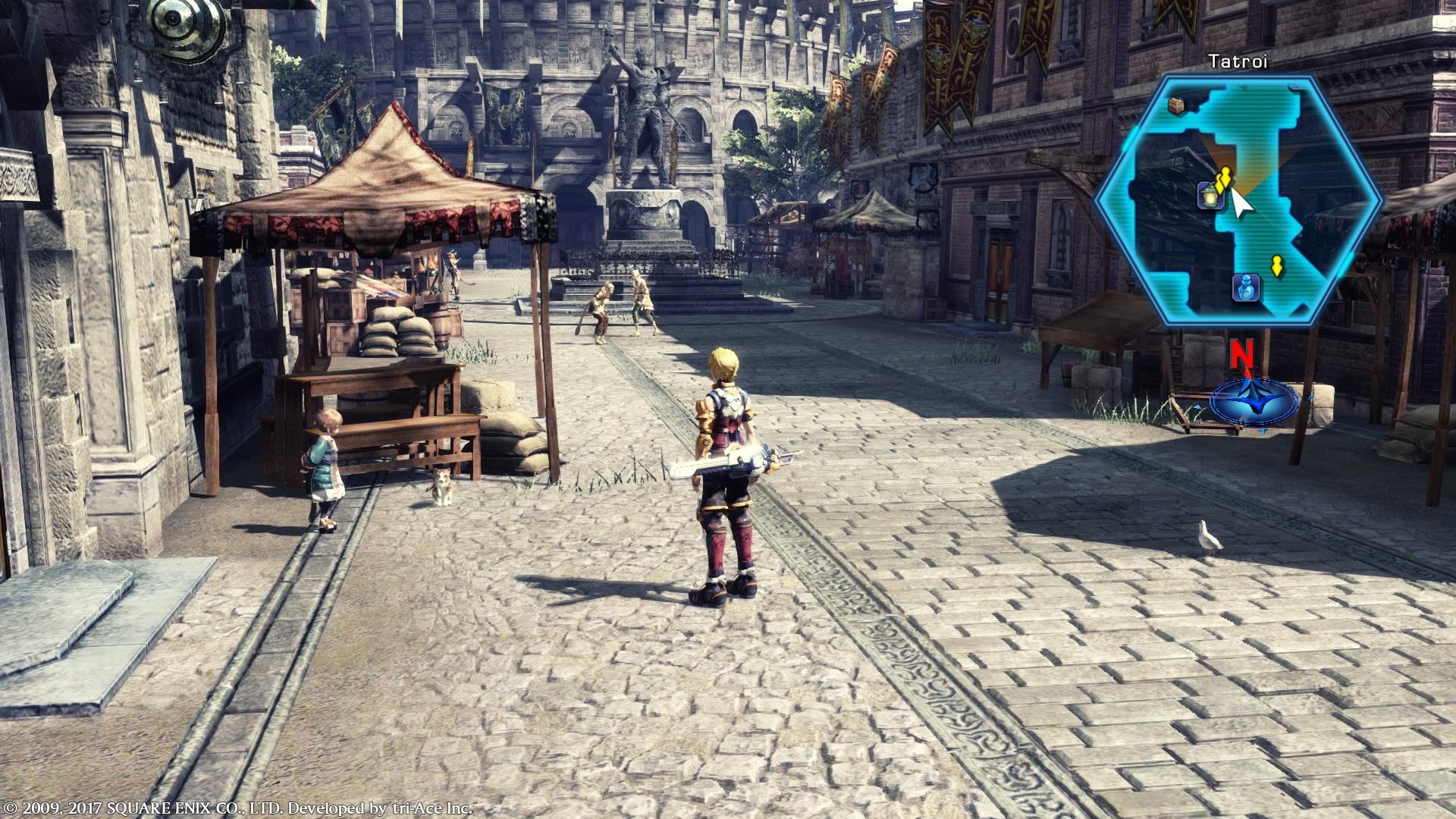The image size is (1456, 819).
Task: Click the lantern shop icon on the minimap
Action: (x=1207, y=196)
